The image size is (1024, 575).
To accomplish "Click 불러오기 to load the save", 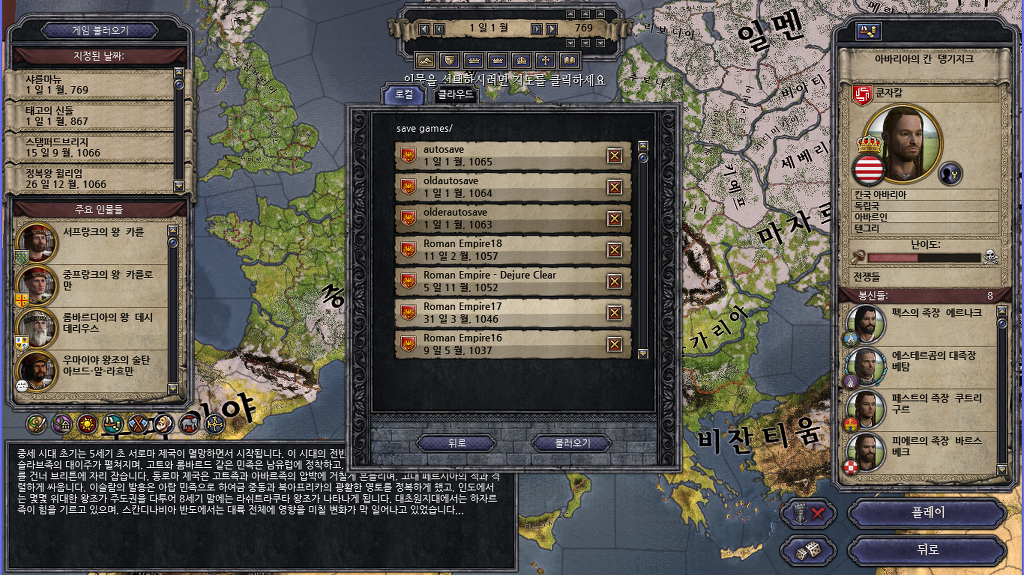I will 567,442.
